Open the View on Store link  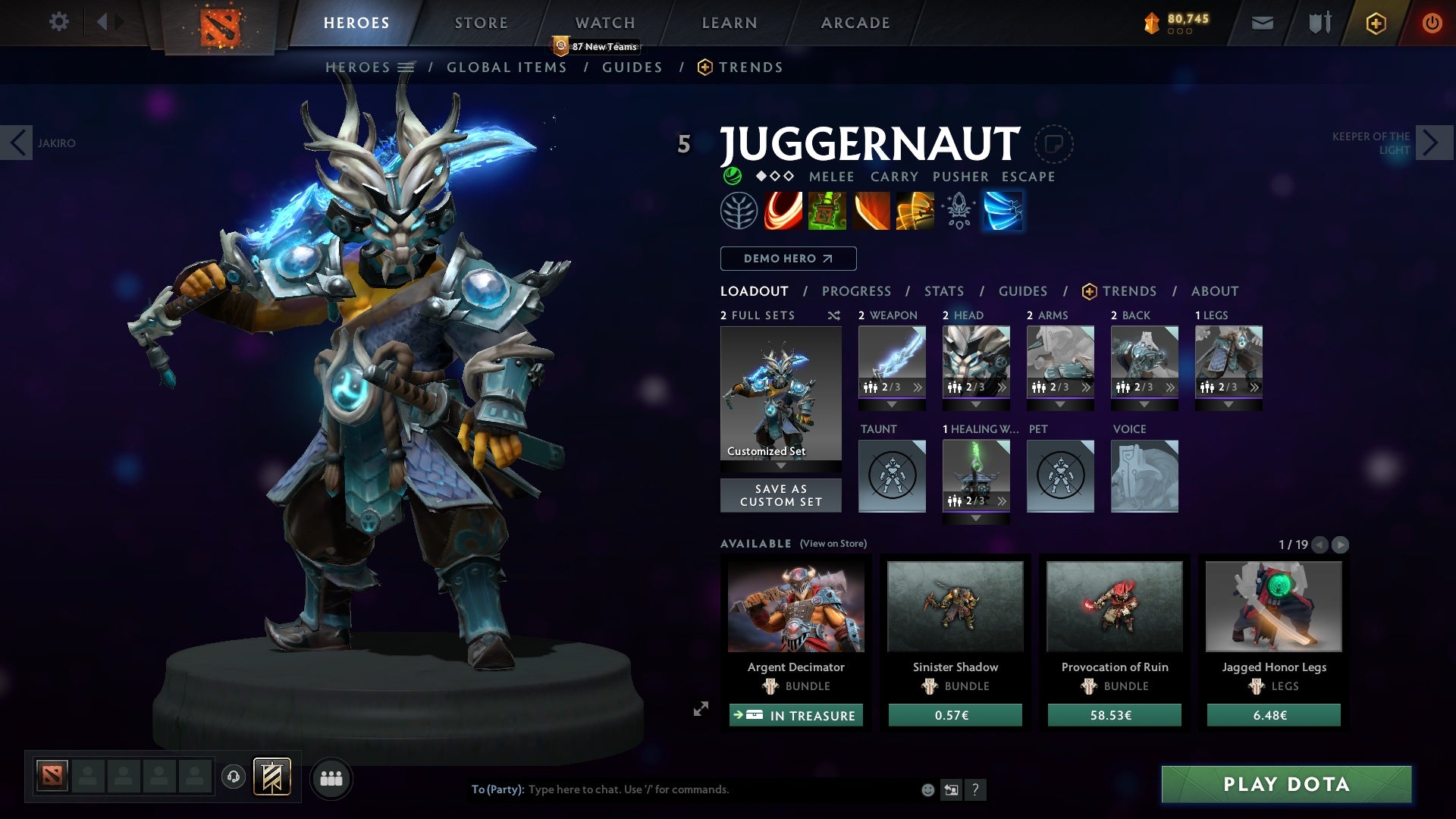pyautogui.click(x=832, y=544)
